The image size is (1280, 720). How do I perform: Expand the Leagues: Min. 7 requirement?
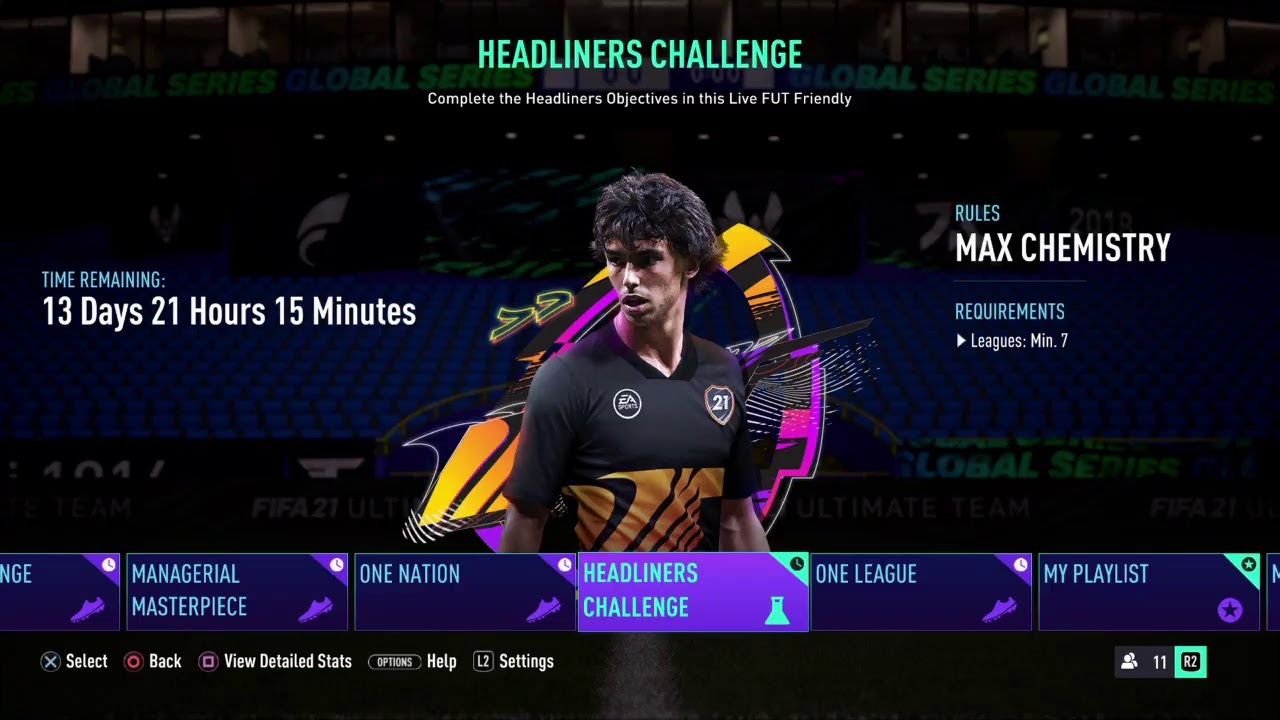coord(1012,341)
